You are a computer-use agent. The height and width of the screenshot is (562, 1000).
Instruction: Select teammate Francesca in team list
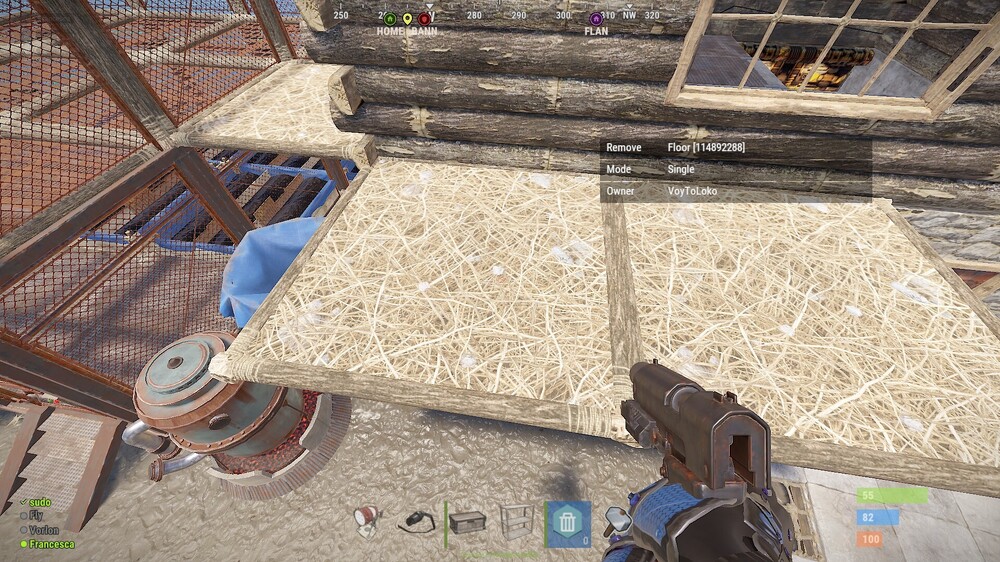pyautogui.click(x=50, y=544)
